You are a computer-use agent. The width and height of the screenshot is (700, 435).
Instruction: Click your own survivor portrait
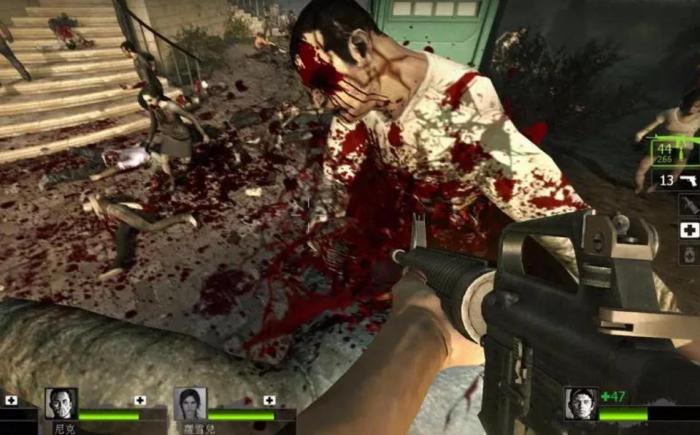(581, 403)
